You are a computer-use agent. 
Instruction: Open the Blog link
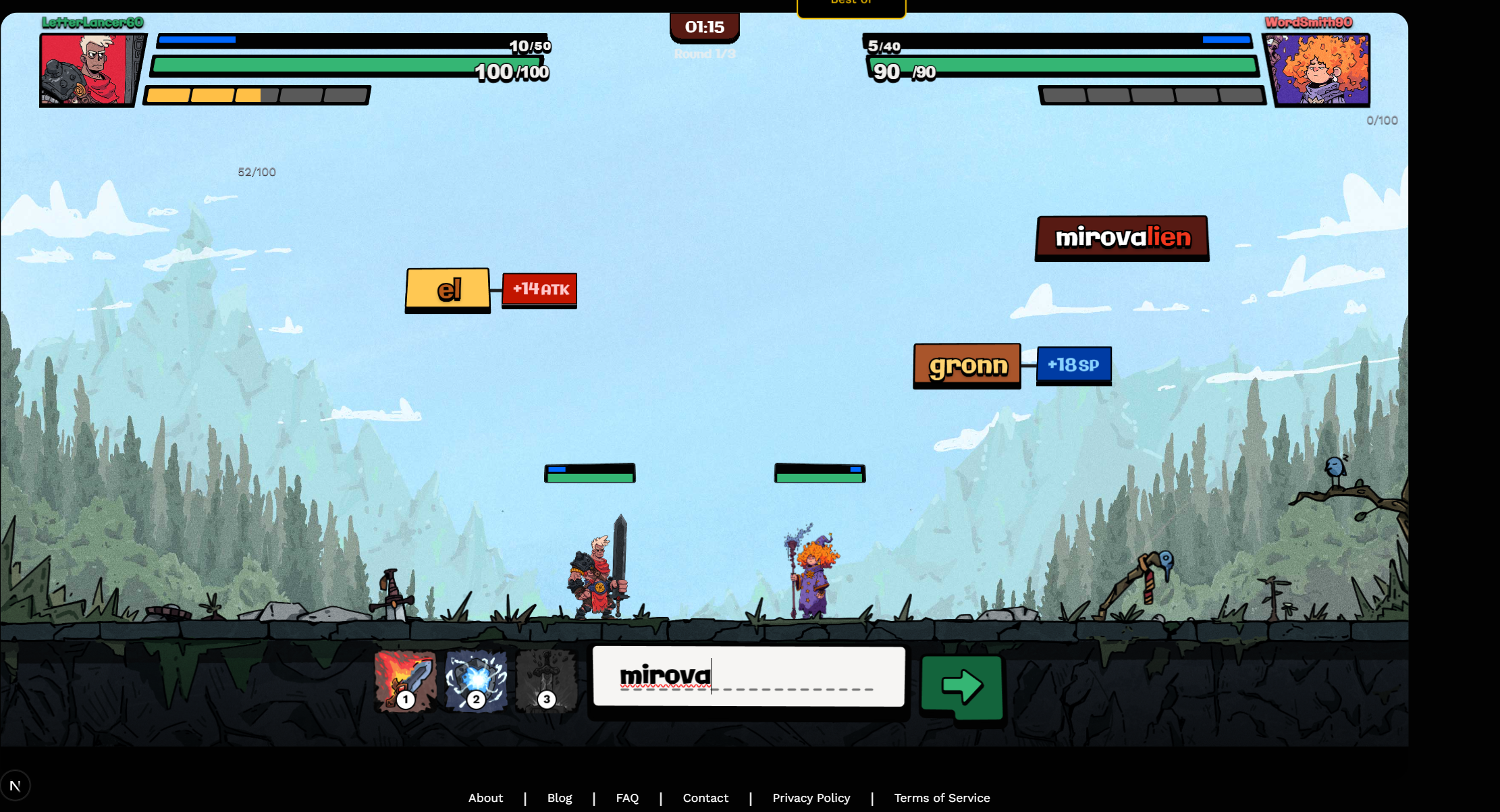click(560, 798)
